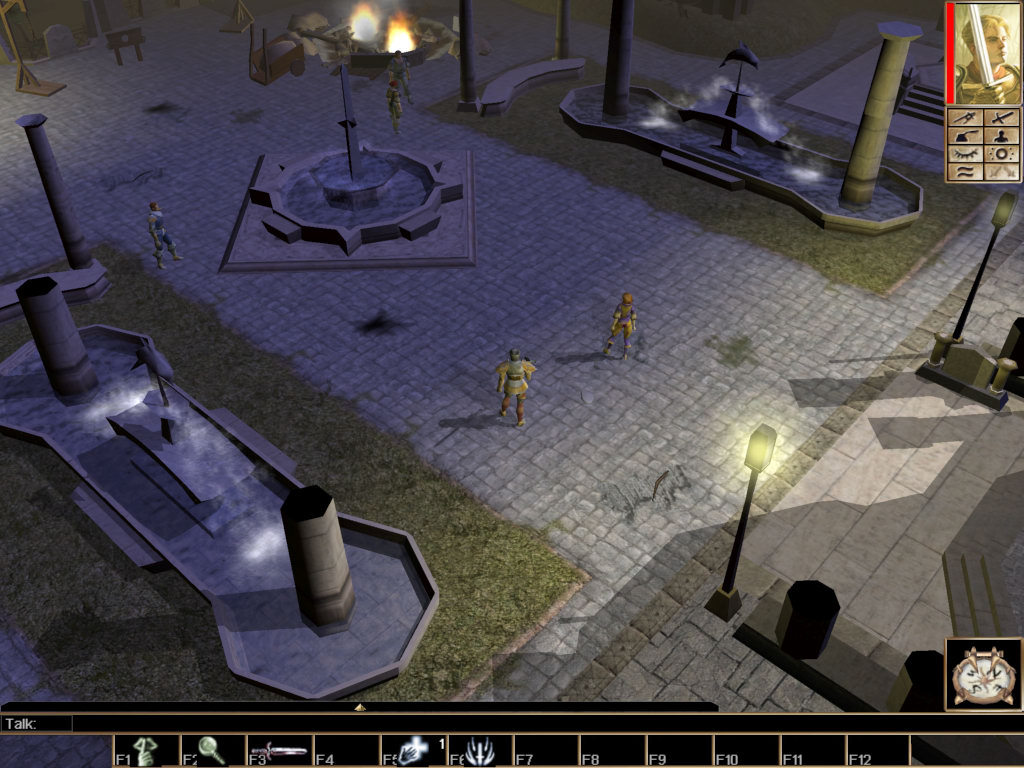Expand the chat window with the small arrow
This screenshot has width=1024, height=768.
360,707
